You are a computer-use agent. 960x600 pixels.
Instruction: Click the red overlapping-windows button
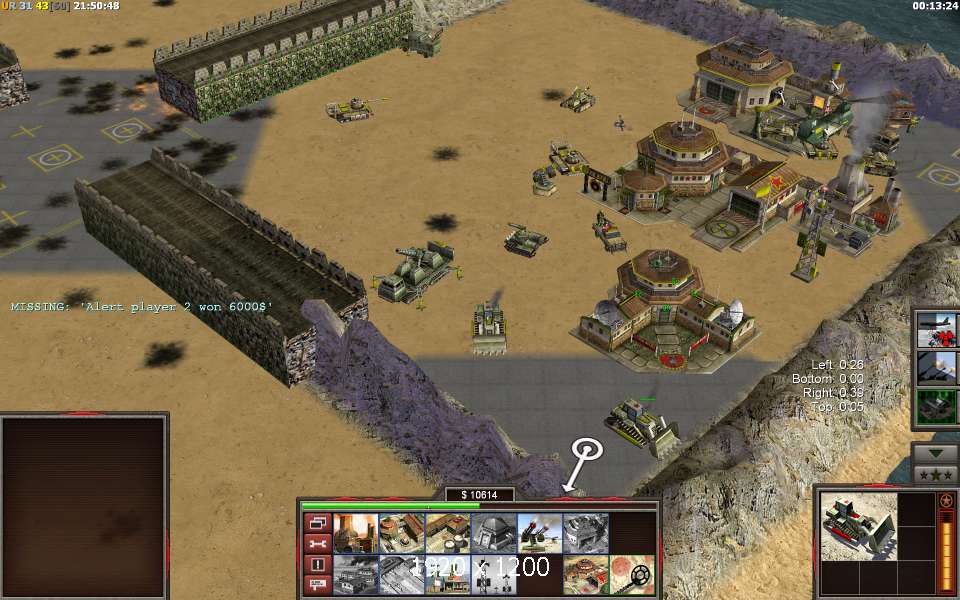[x=317, y=522]
